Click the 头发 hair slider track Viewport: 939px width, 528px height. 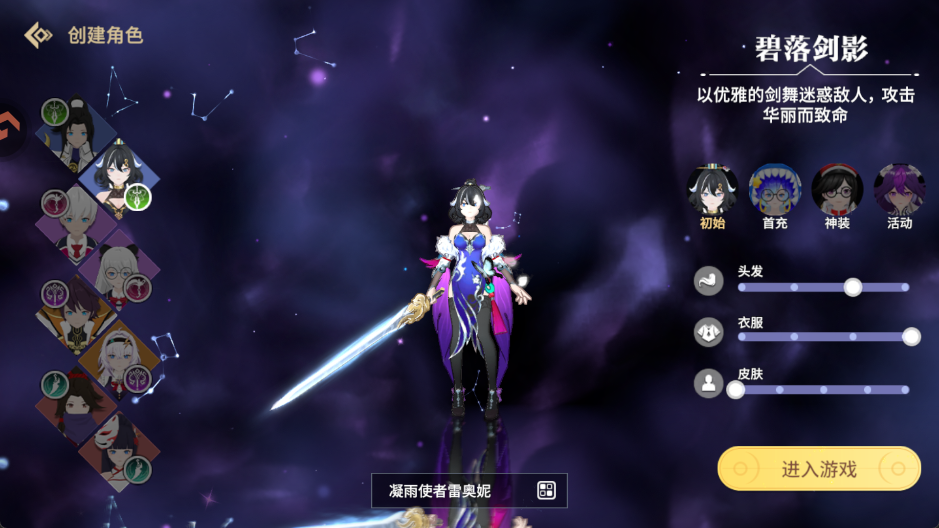click(823, 287)
